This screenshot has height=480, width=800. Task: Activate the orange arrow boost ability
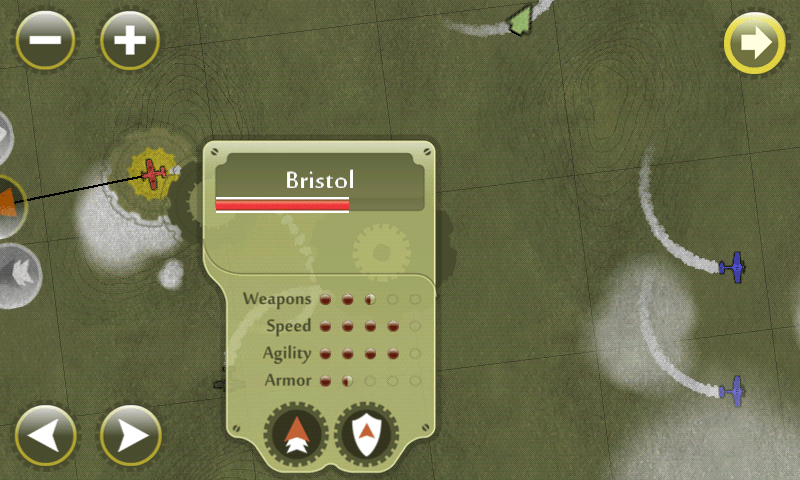point(295,435)
